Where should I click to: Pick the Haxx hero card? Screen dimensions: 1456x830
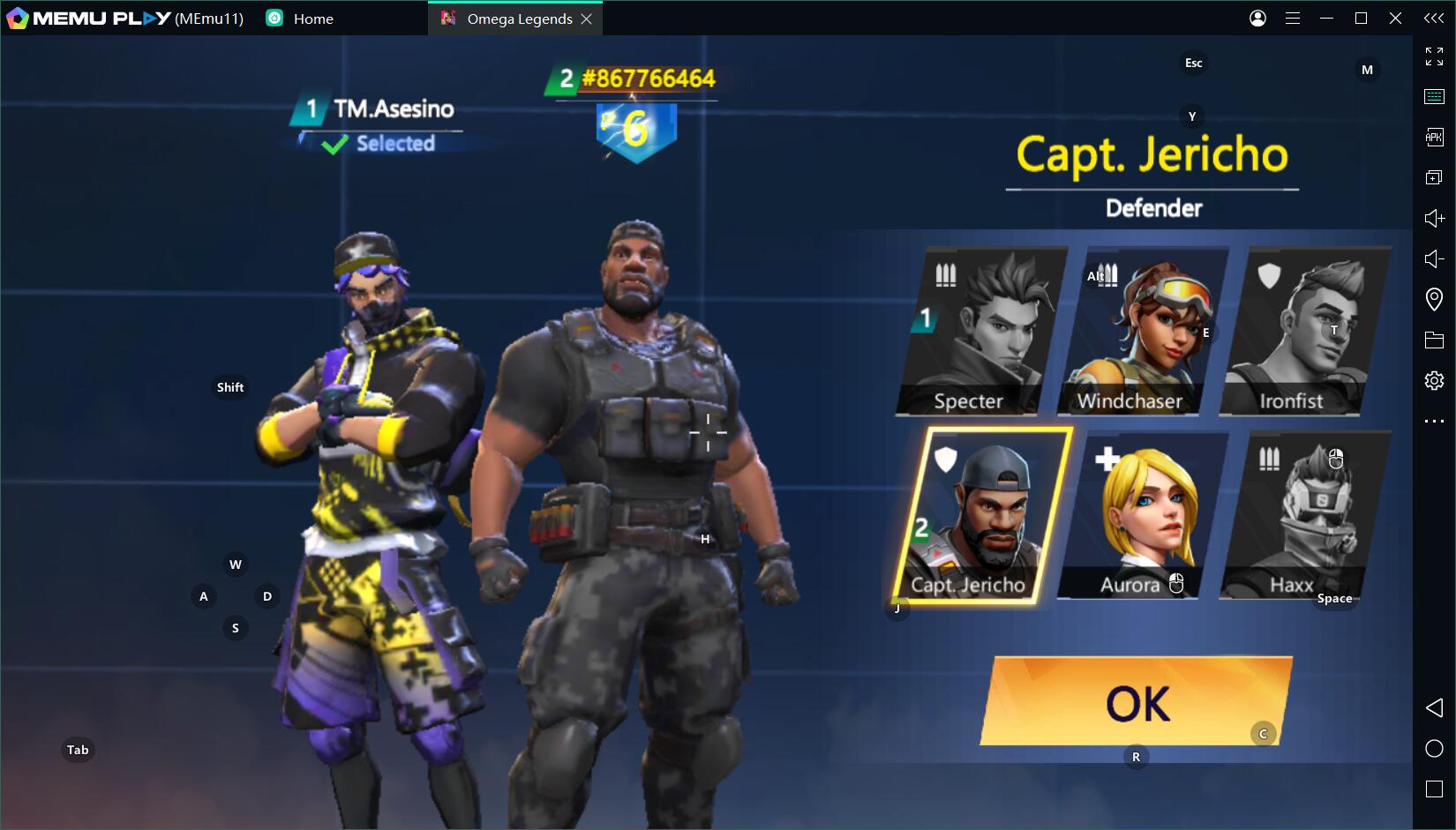tap(1304, 516)
